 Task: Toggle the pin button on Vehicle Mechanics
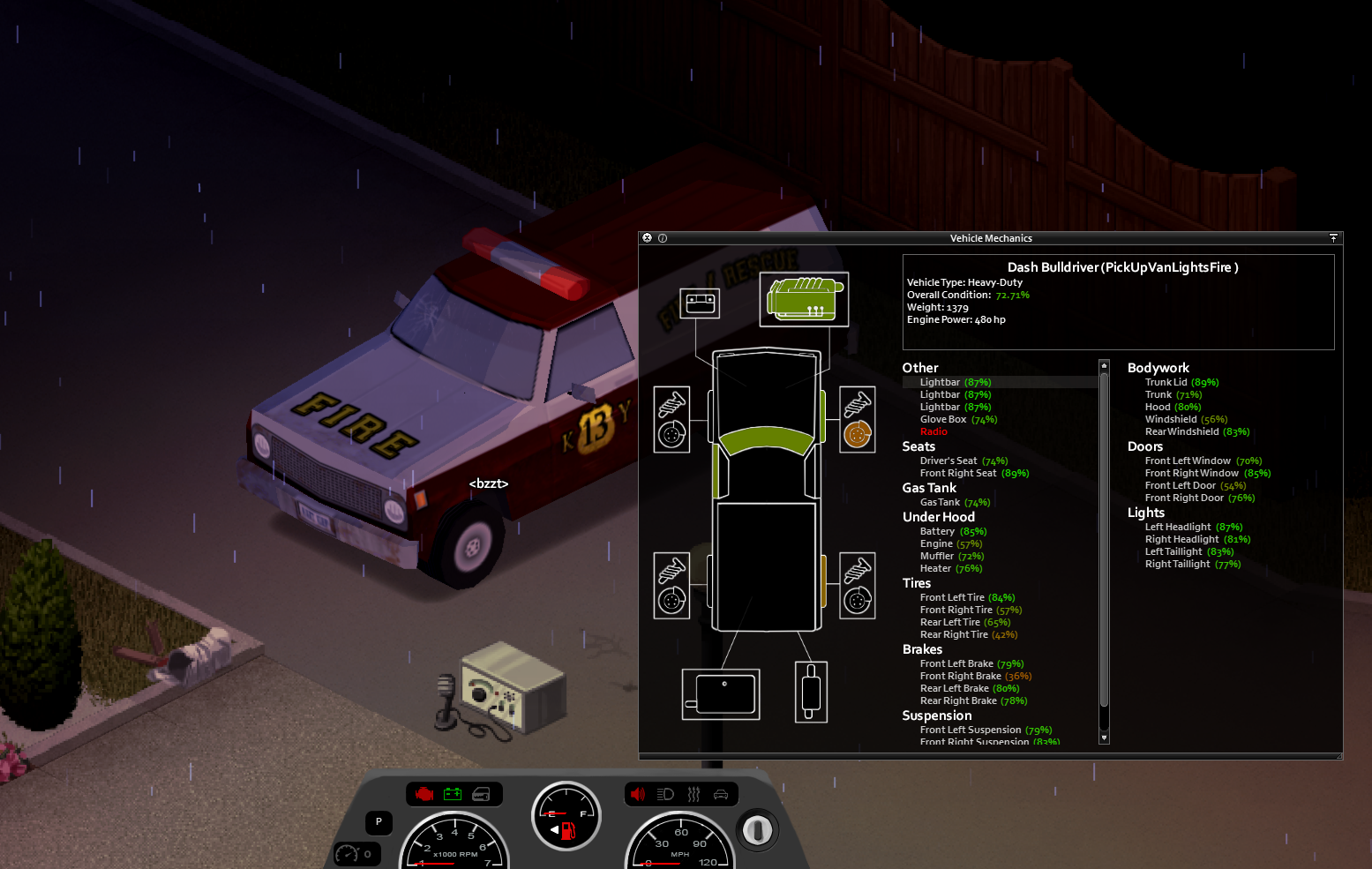coord(1333,238)
